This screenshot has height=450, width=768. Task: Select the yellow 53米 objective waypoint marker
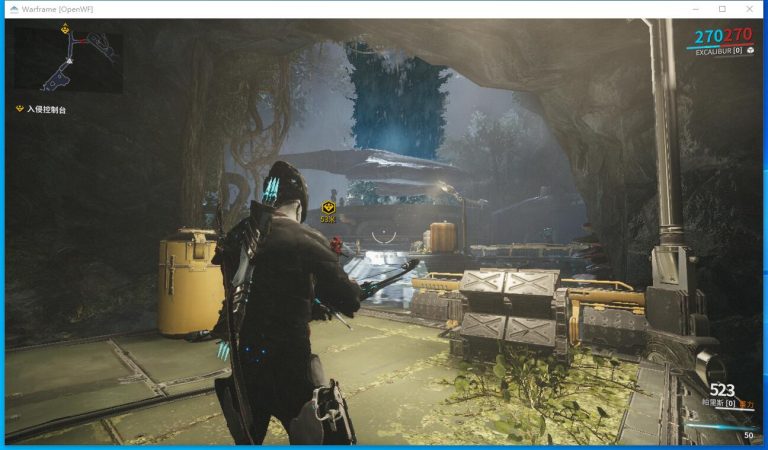328,208
